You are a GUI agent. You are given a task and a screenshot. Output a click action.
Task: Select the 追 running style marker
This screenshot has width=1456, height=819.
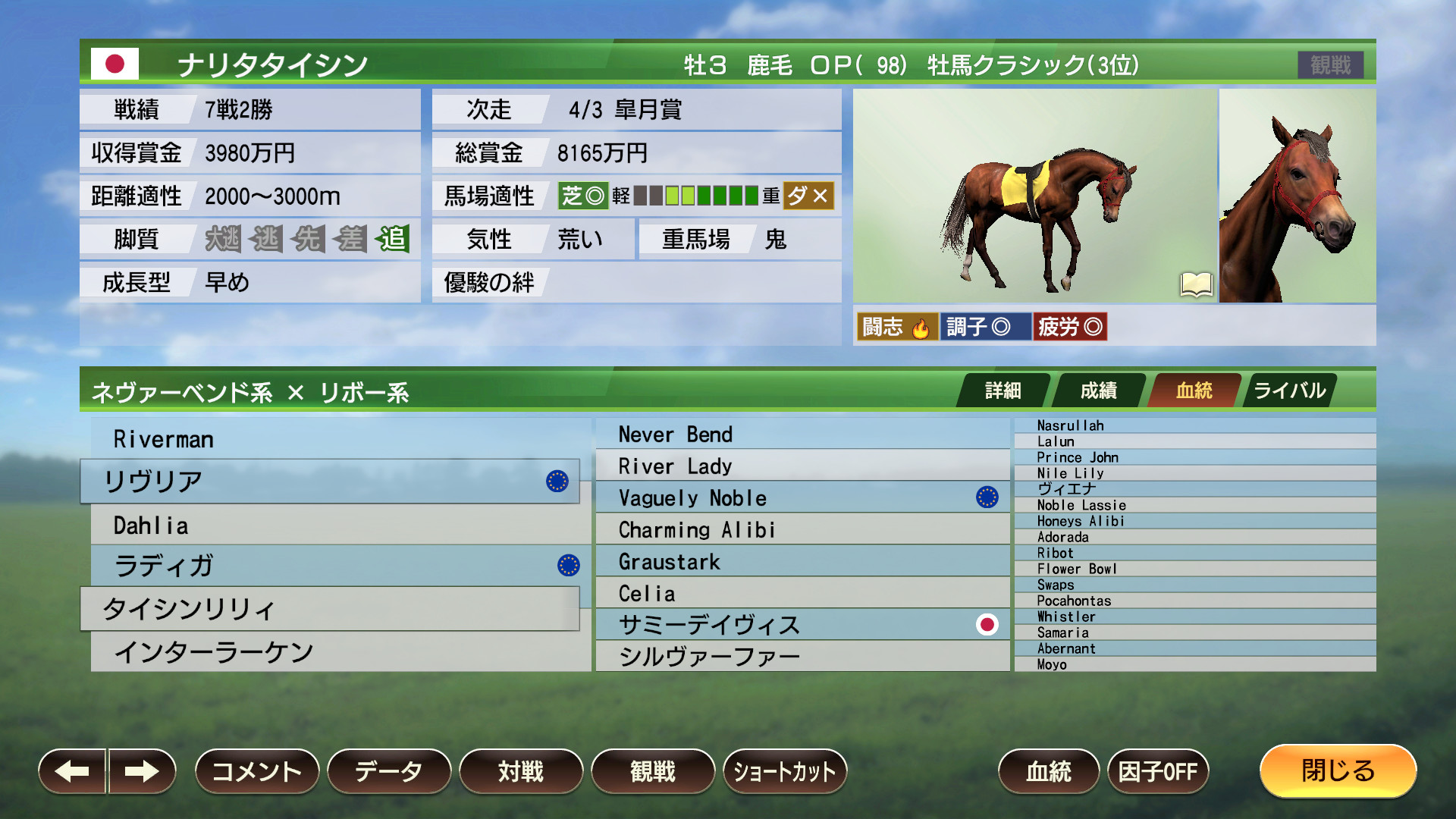(394, 239)
